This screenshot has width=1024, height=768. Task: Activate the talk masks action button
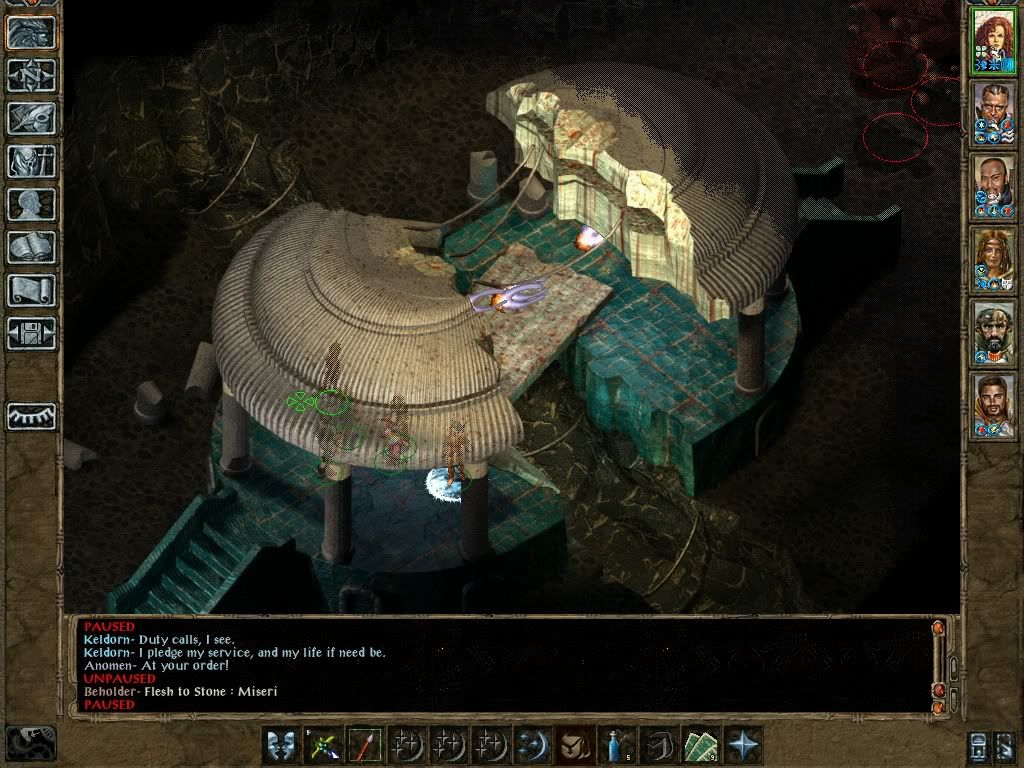coord(281,745)
